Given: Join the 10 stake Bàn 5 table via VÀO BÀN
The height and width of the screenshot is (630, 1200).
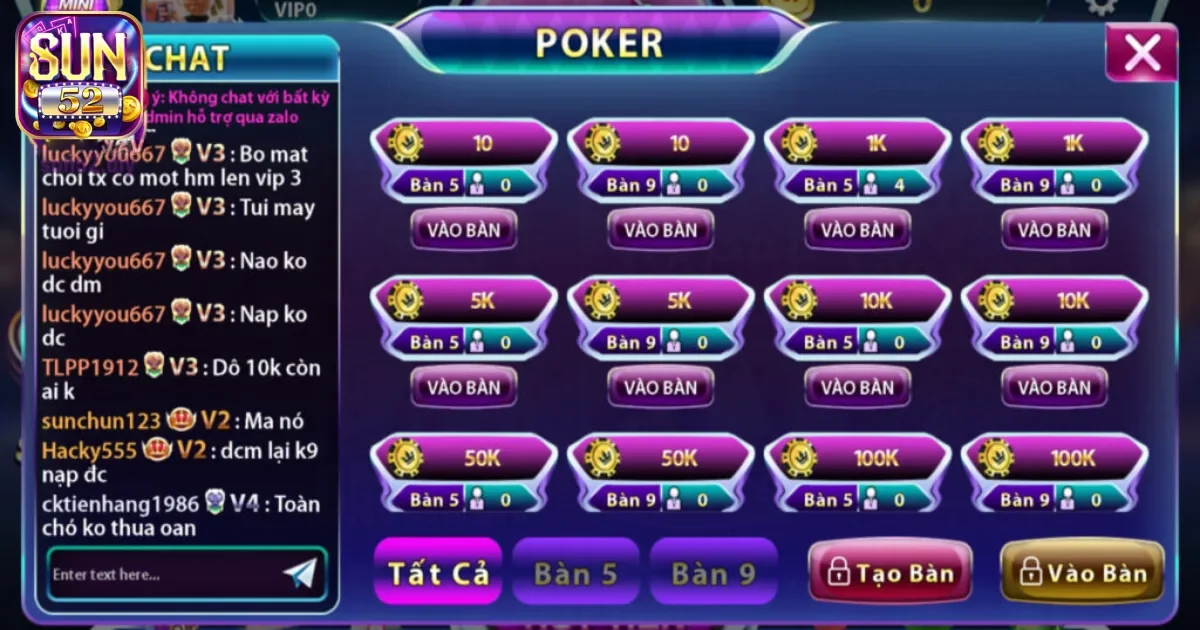Looking at the screenshot, I should [x=464, y=230].
